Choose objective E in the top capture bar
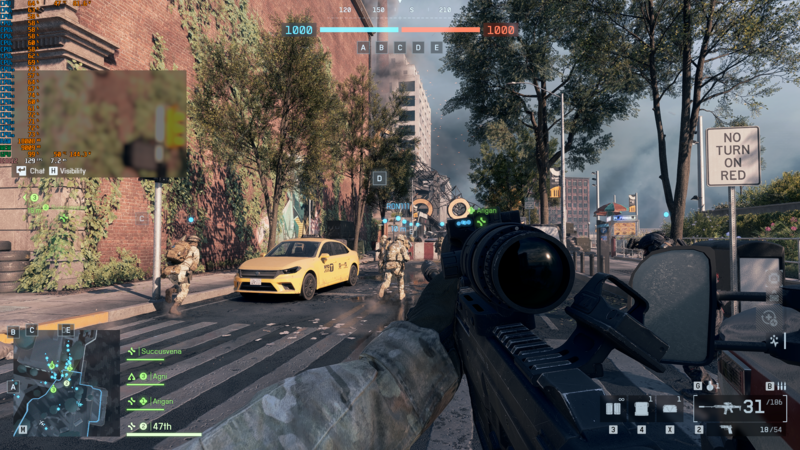 [x=436, y=47]
